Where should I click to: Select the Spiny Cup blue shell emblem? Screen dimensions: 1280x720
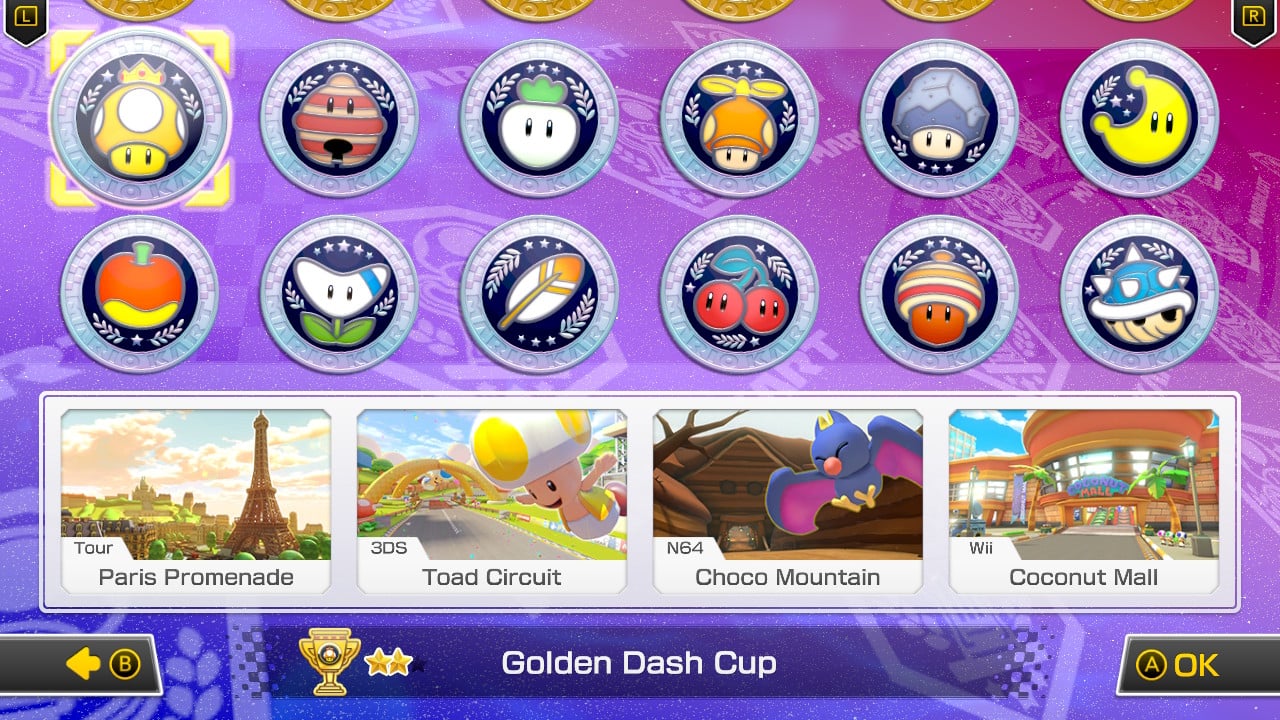click(1139, 293)
